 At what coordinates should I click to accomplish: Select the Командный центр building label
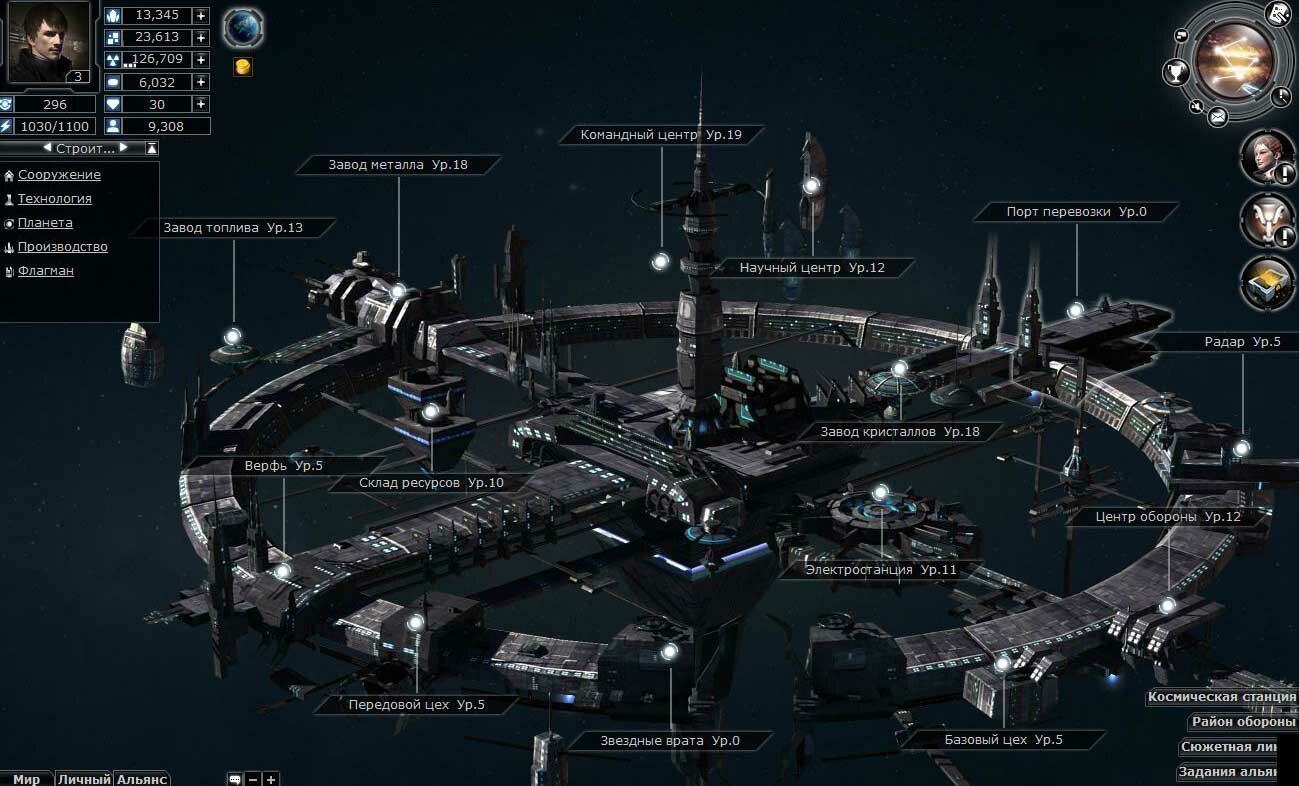point(660,135)
